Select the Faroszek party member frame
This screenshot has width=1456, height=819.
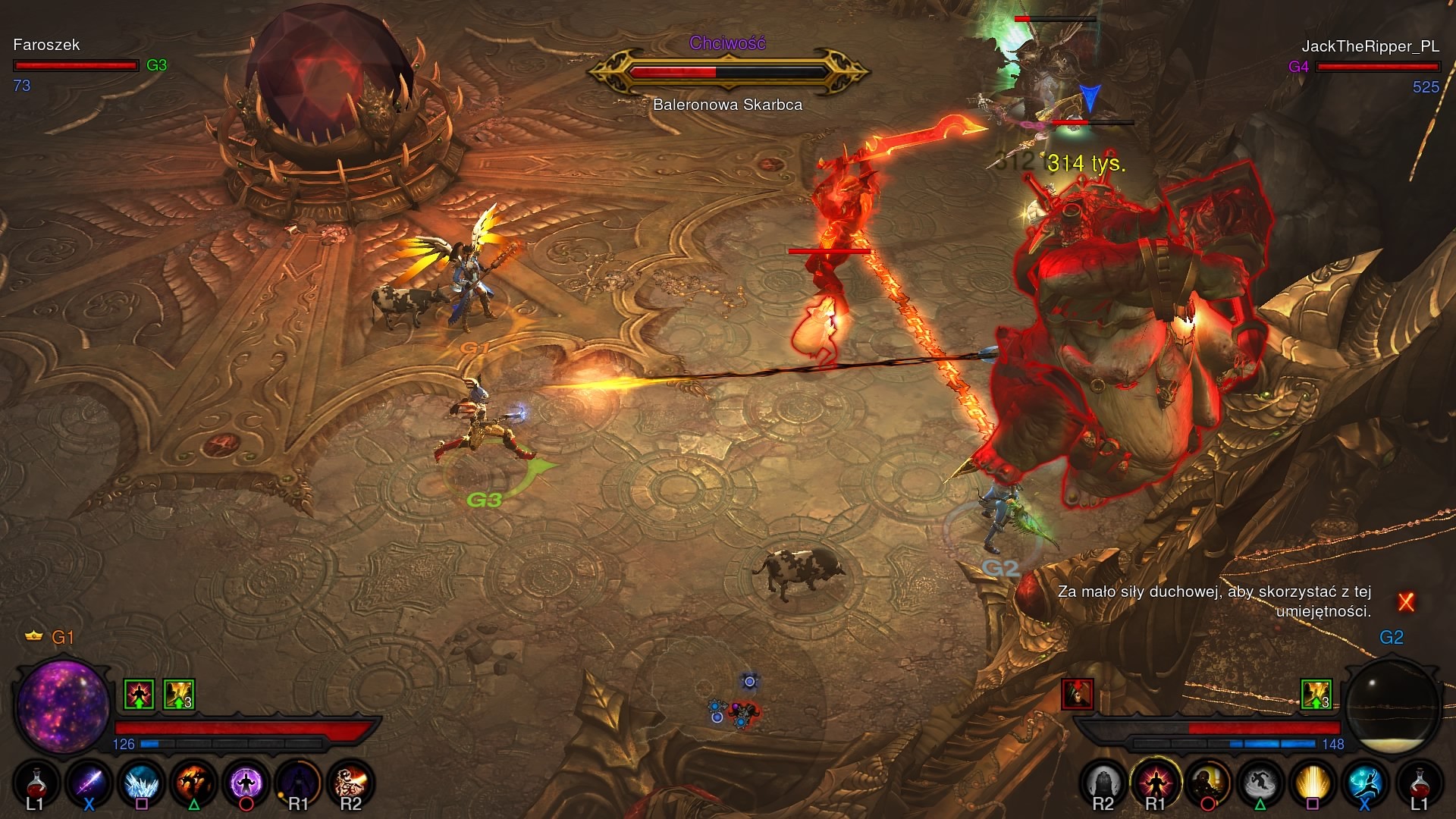(76, 56)
